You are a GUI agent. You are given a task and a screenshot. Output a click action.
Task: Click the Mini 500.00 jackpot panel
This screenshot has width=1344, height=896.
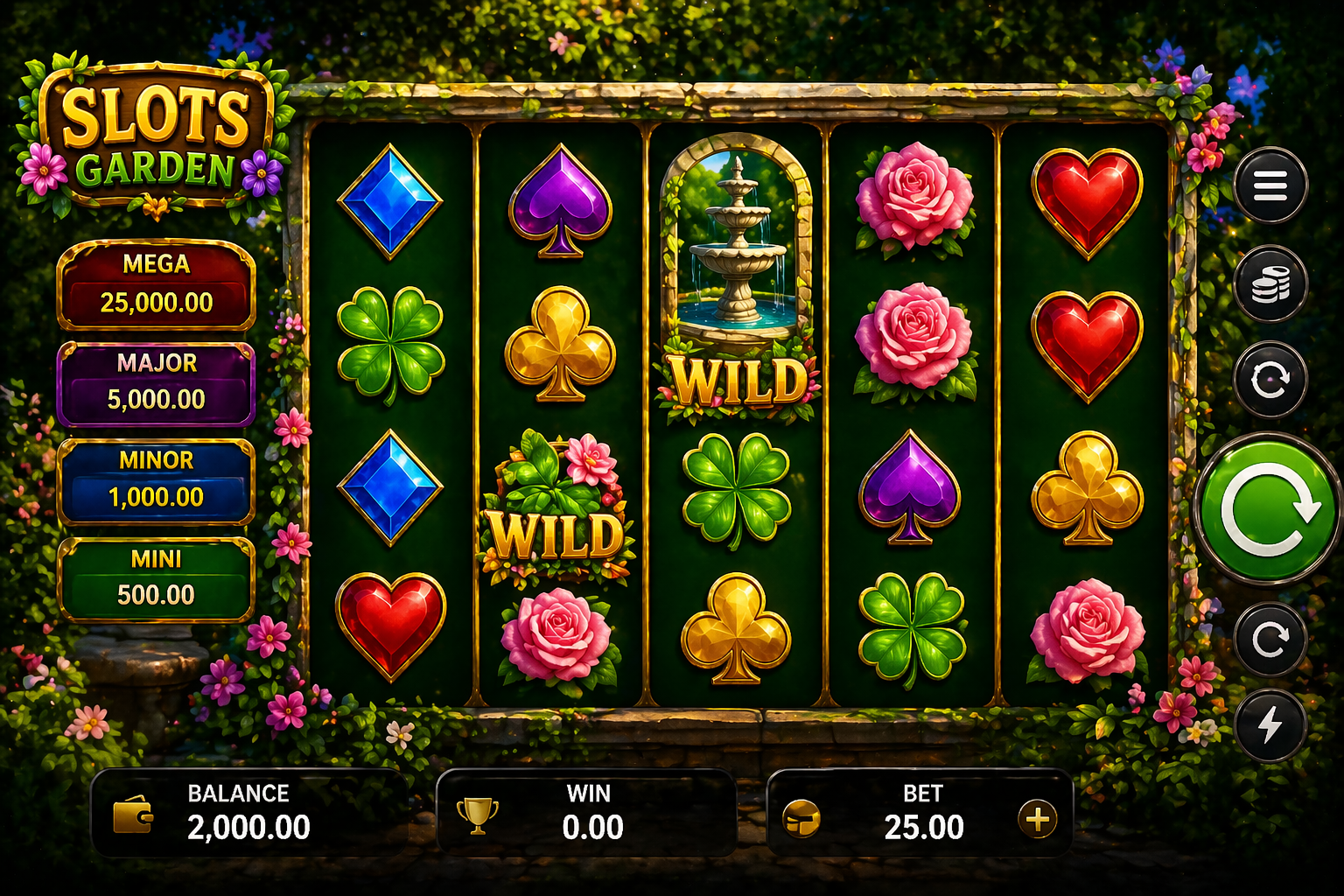pyautogui.click(x=156, y=576)
